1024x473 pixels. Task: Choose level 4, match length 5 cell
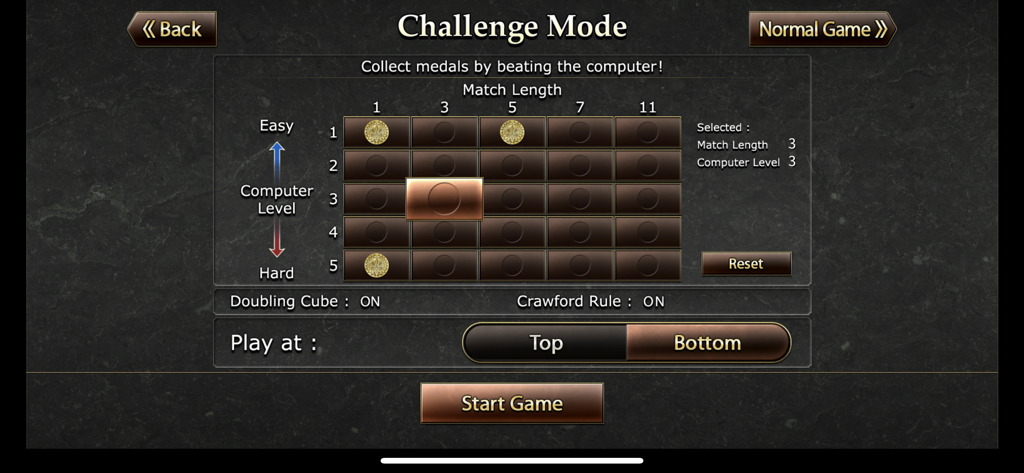pos(512,232)
